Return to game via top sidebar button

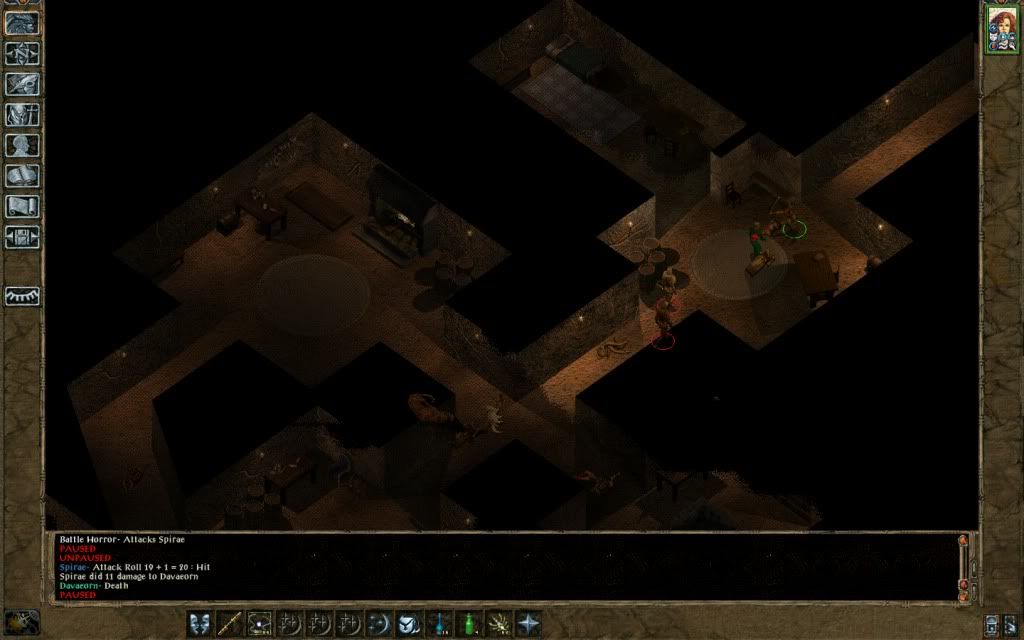tap(23, 23)
